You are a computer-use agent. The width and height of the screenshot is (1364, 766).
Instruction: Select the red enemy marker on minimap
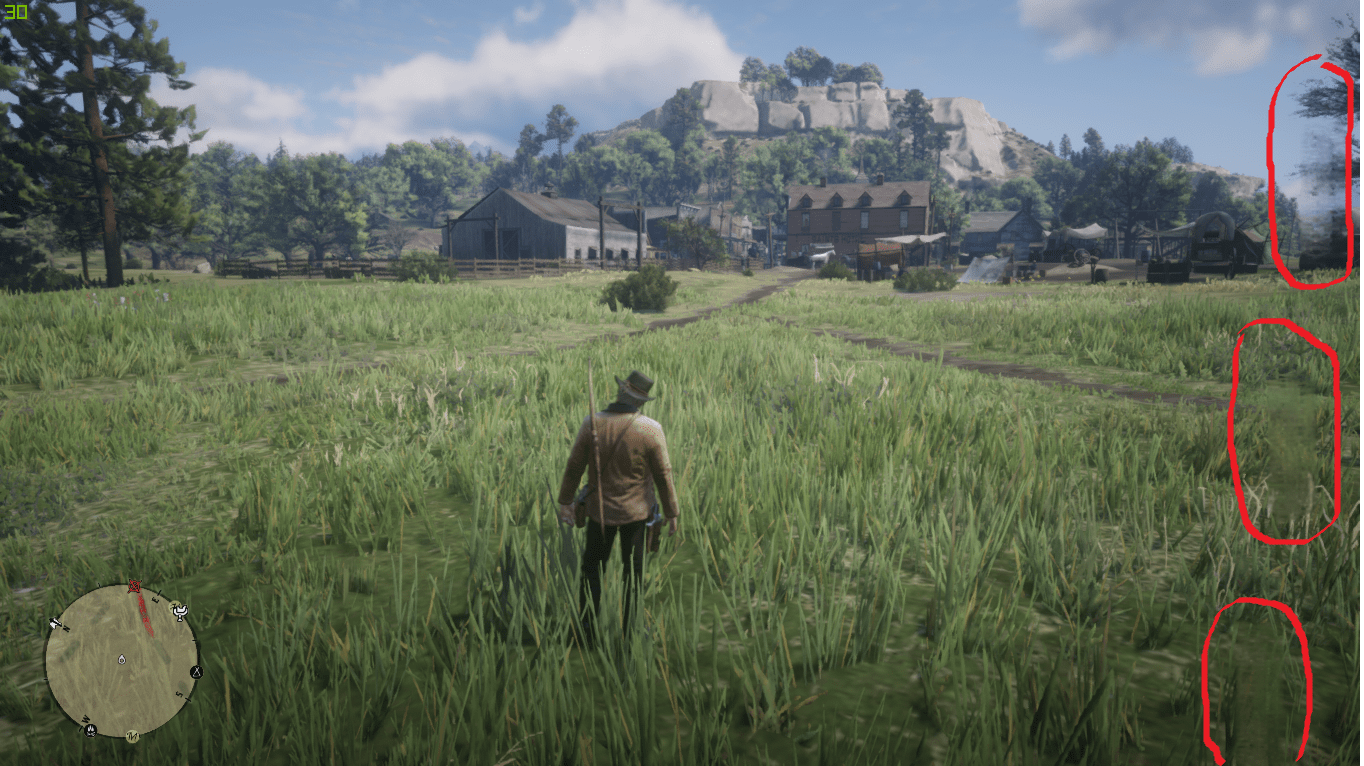click(136, 585)
